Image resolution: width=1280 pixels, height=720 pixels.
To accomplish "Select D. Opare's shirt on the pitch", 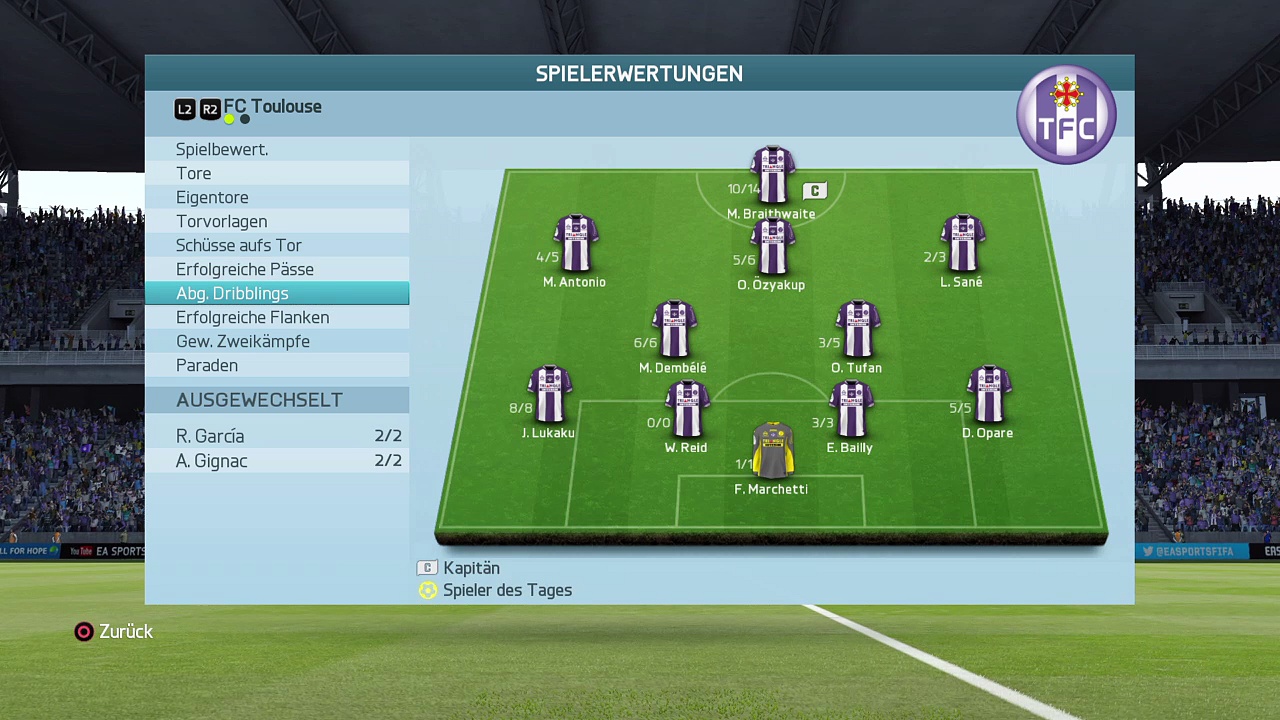I will (988, 395).
